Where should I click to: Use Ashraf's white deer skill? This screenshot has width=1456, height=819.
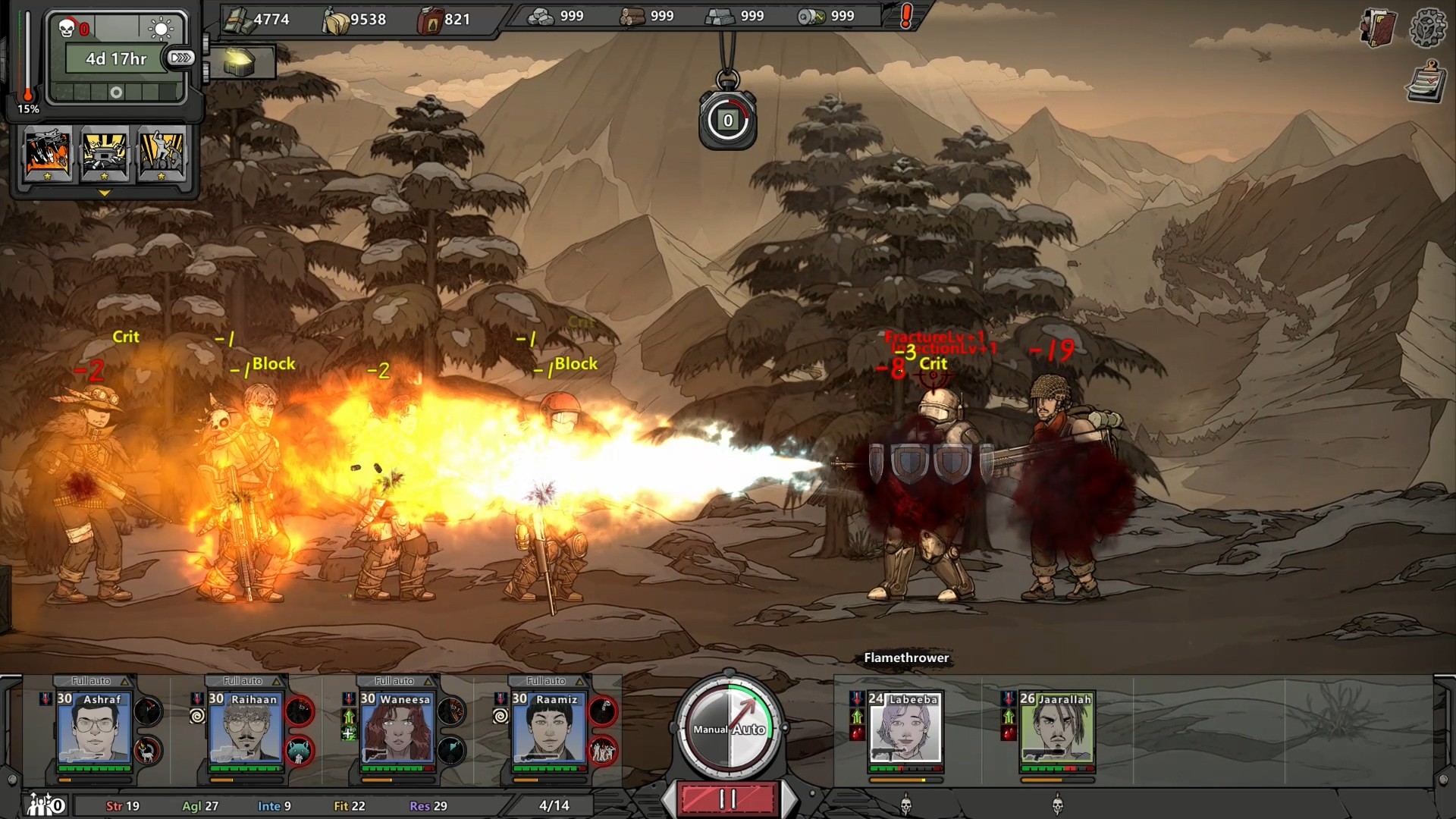click(x=149, y=751)
